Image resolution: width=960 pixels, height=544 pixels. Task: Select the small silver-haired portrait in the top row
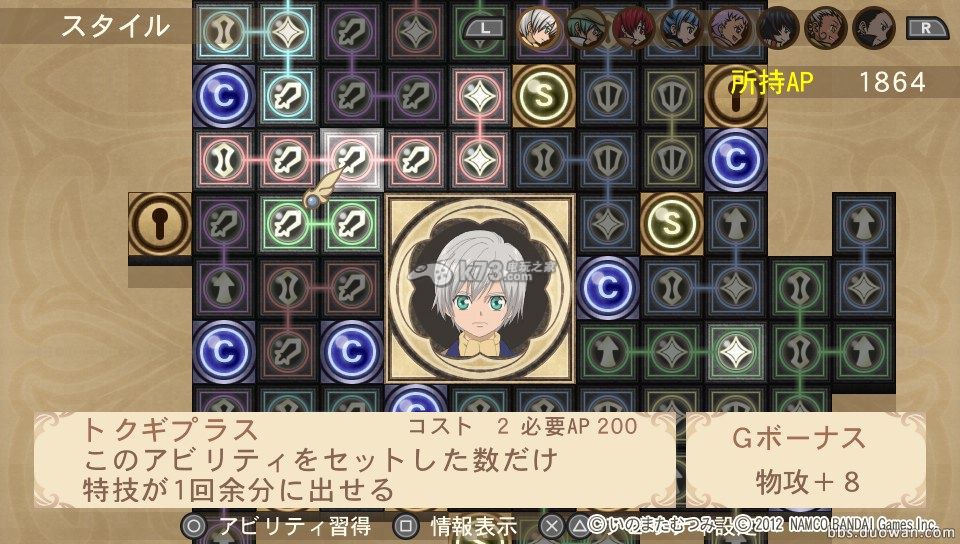[x=537, y=26]
